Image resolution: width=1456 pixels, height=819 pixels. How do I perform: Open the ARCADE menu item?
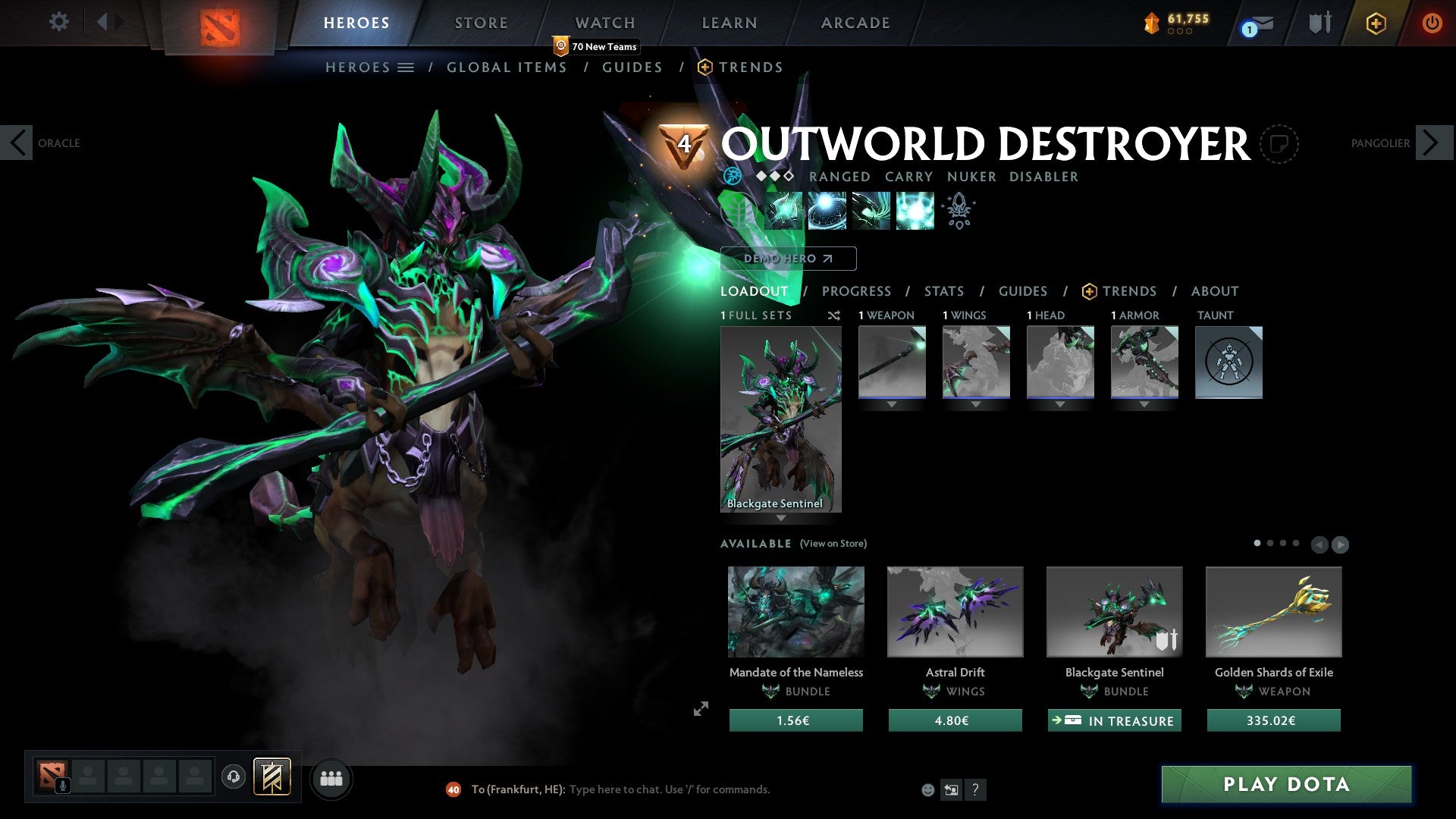[x=855, y=22]
